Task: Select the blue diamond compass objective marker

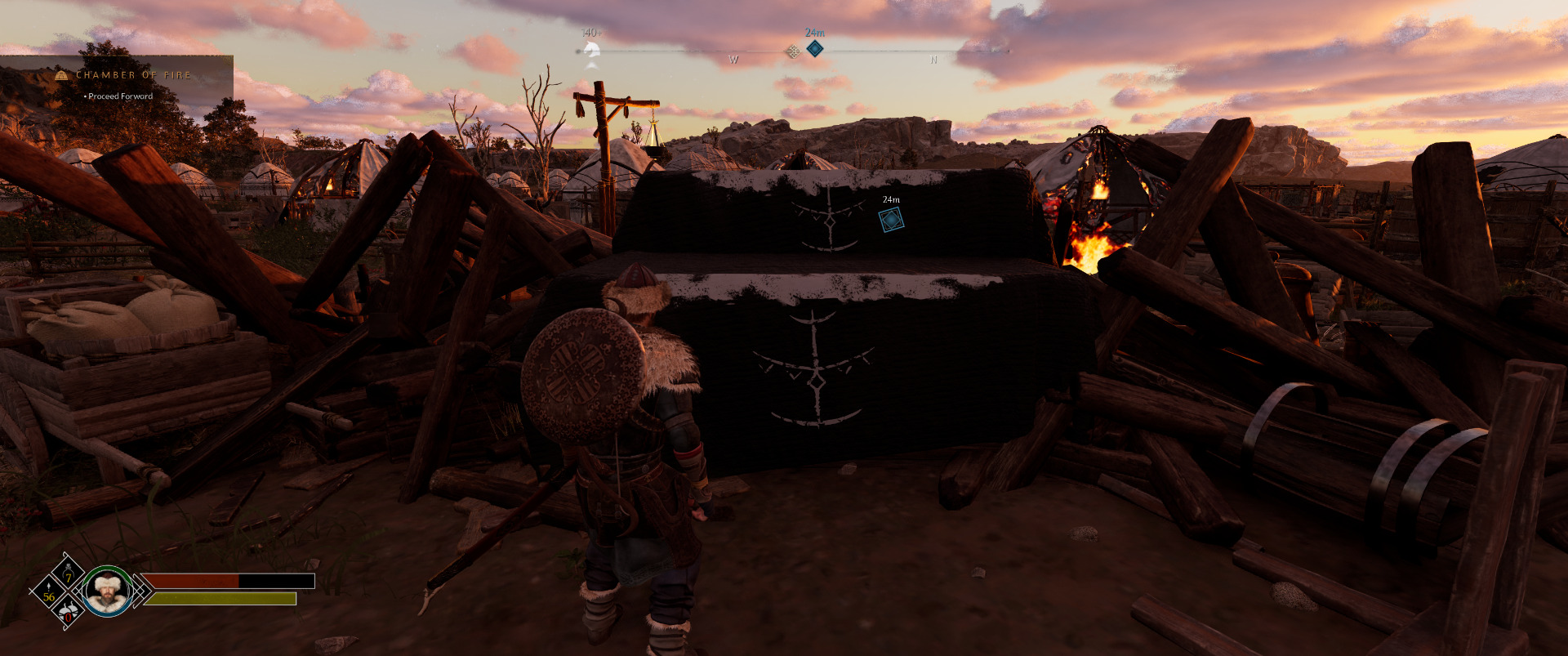Action: click(x=814, y=48)
